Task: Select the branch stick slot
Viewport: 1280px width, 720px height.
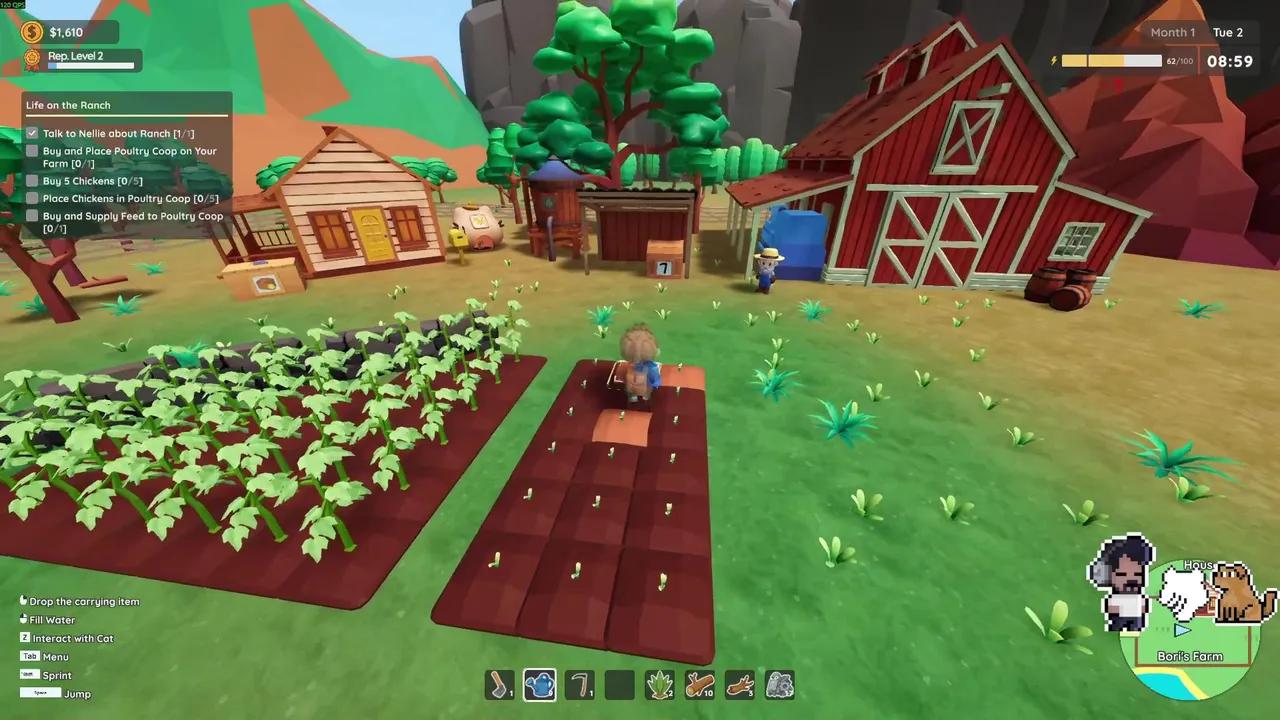Action: click(x=740, y=685)
